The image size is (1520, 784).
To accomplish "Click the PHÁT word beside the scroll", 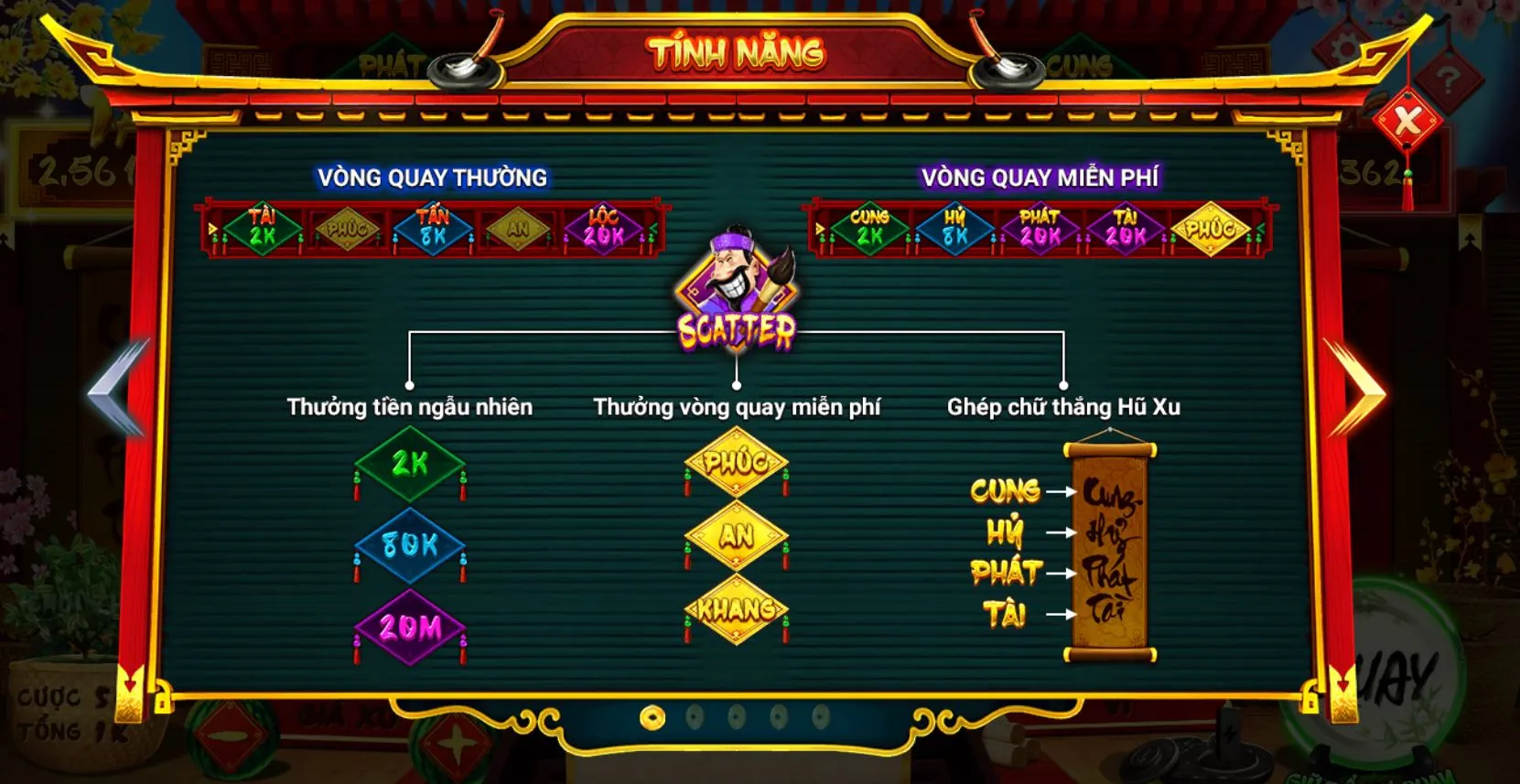I will tap(1008, 572).
